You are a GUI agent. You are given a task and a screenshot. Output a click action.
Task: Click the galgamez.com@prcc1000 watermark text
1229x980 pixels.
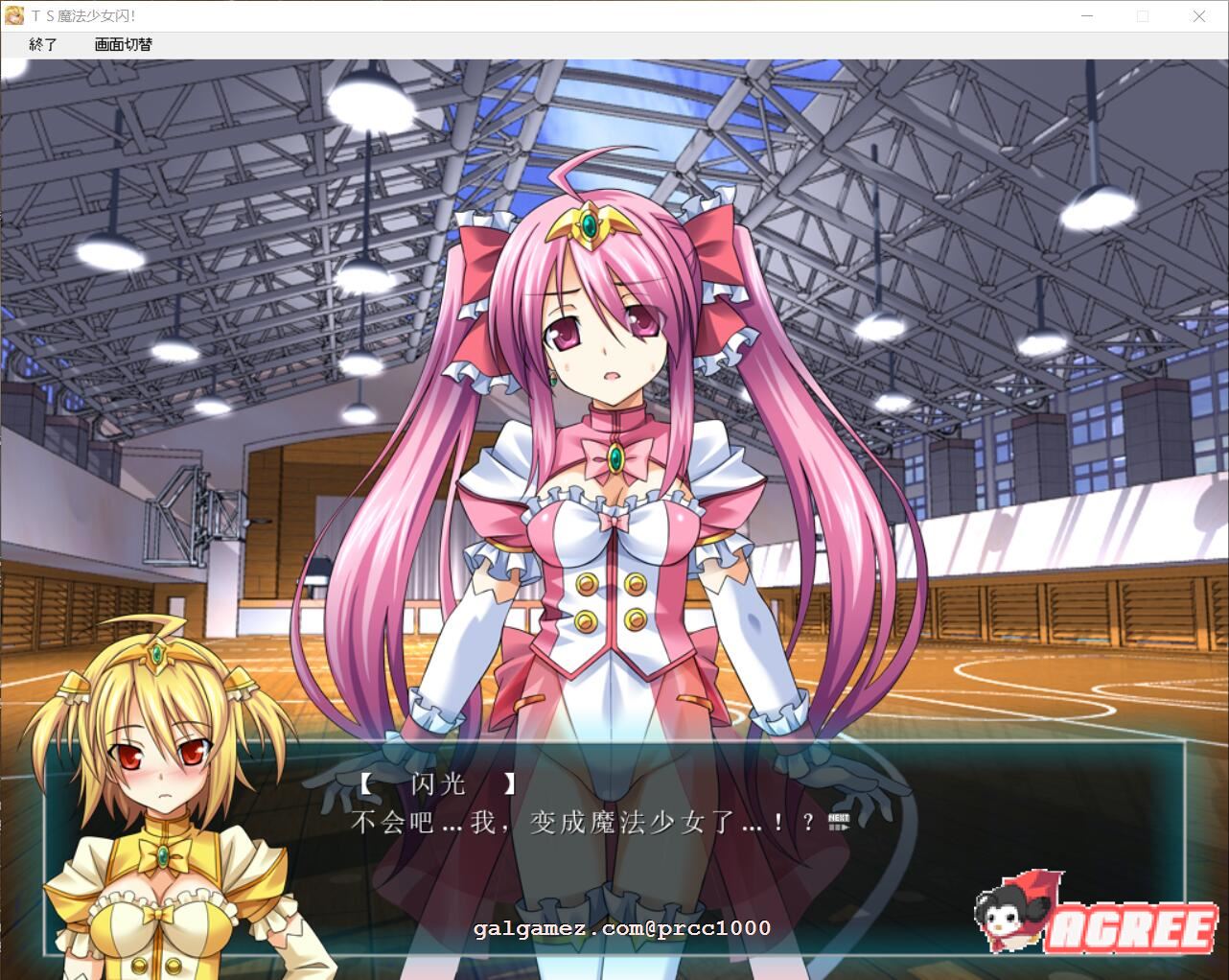tap(621, 928)
